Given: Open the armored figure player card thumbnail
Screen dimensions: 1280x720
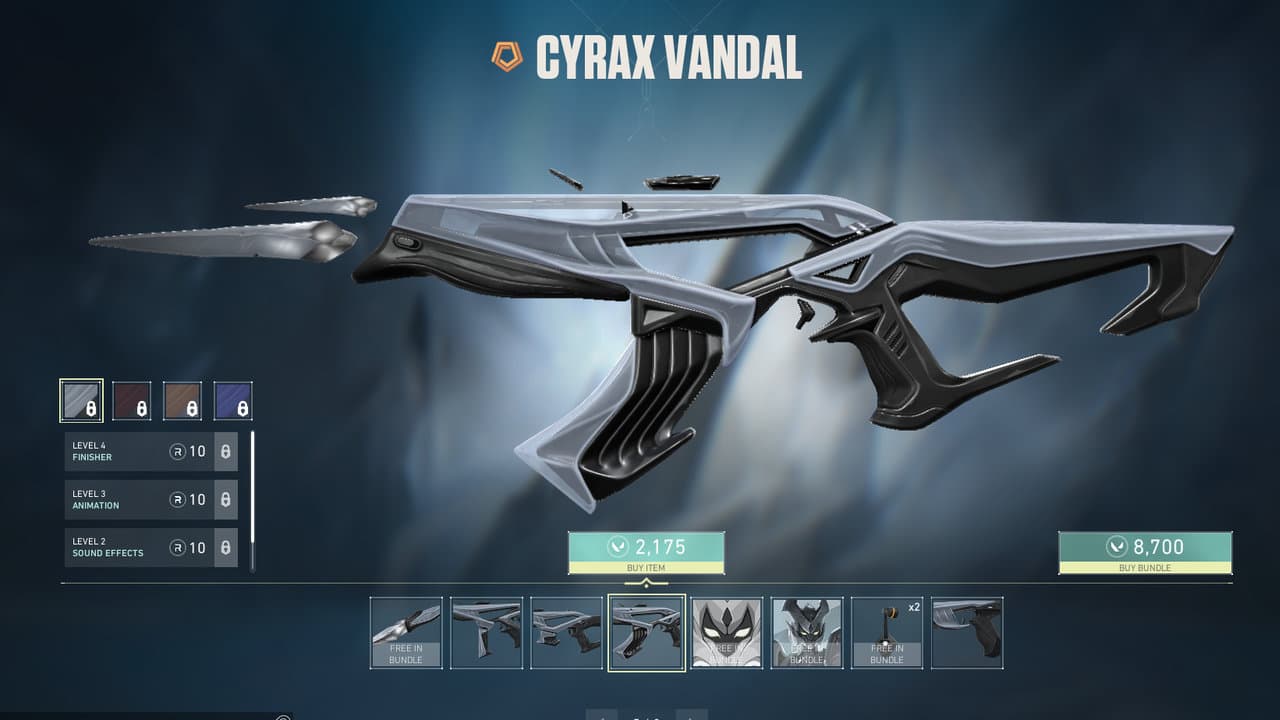Looking at the screenshot, I should (807, 633).
